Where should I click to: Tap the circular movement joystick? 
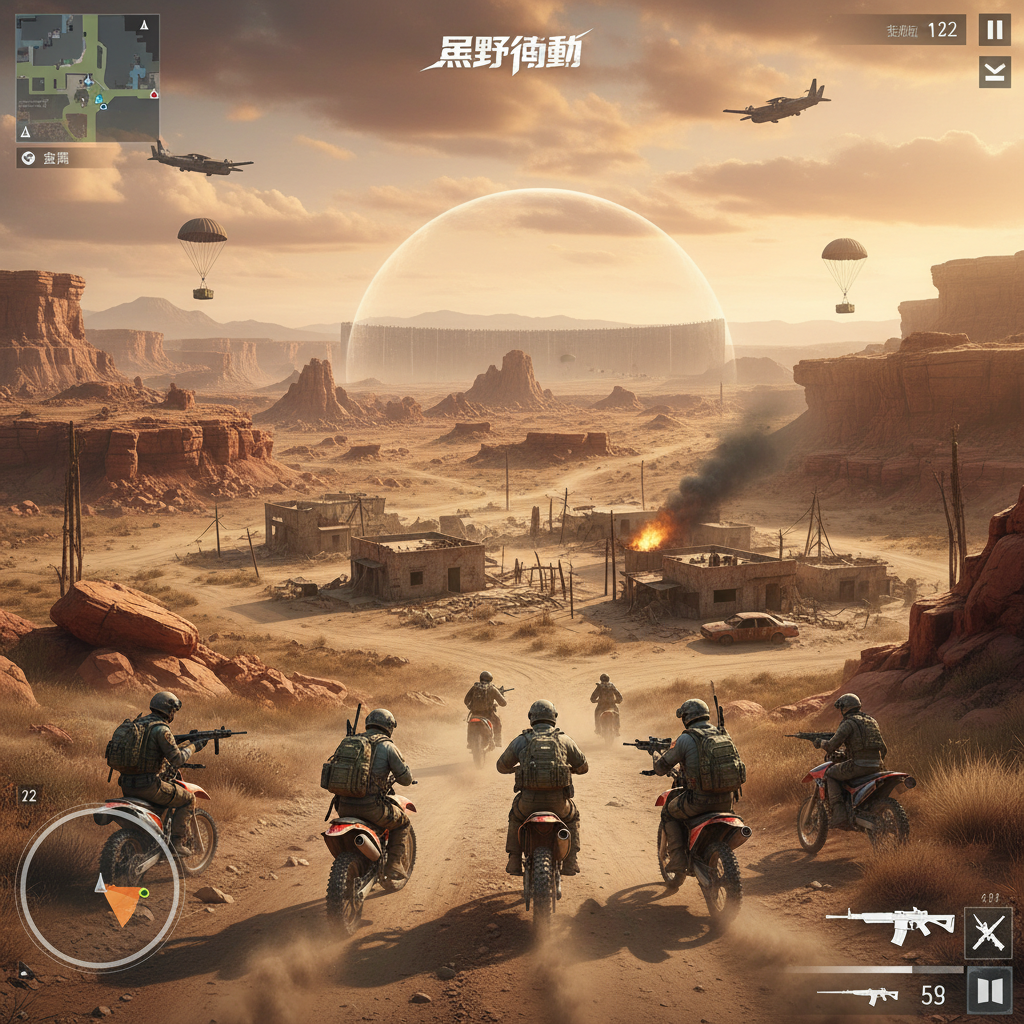tap(99, 887)
